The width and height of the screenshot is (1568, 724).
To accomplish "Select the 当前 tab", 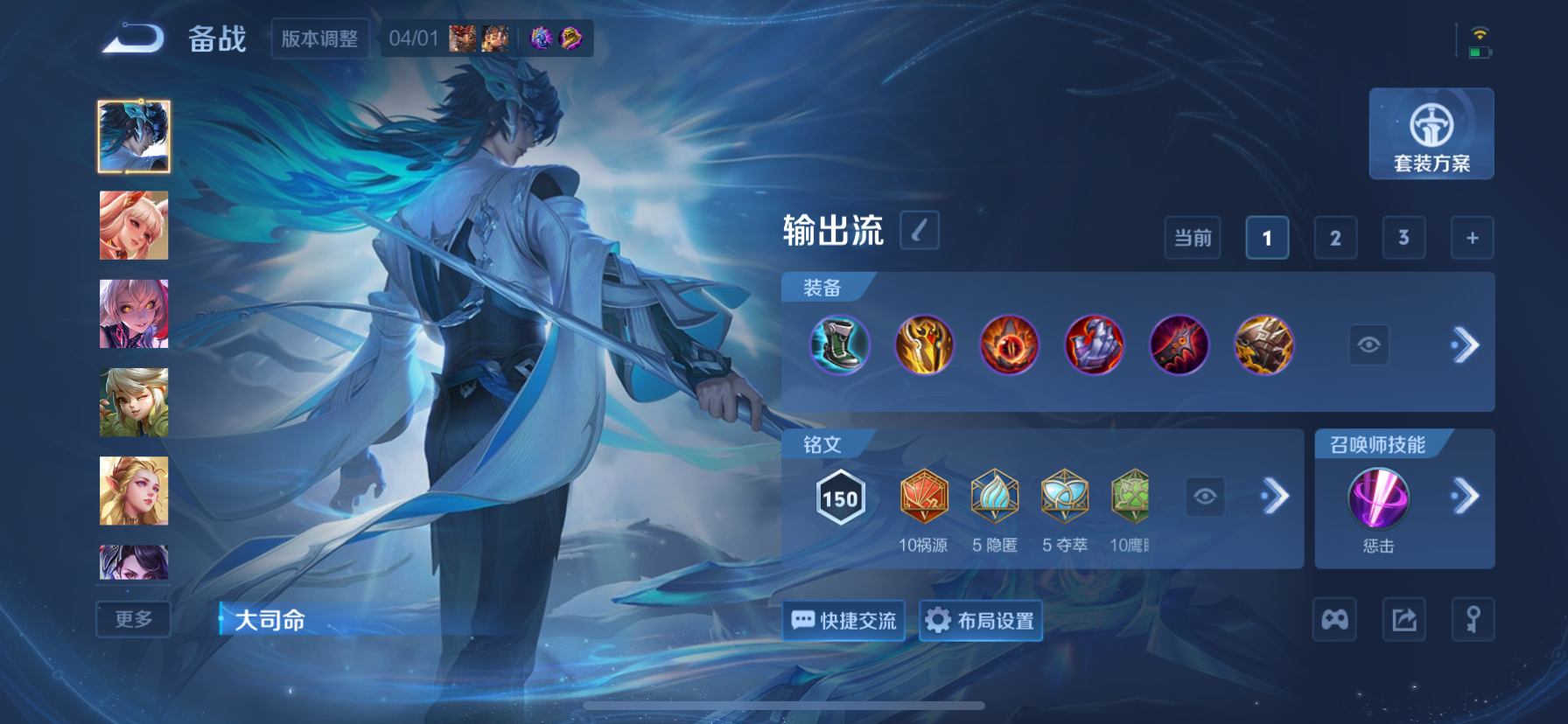I will click(x=1192, y=237).
